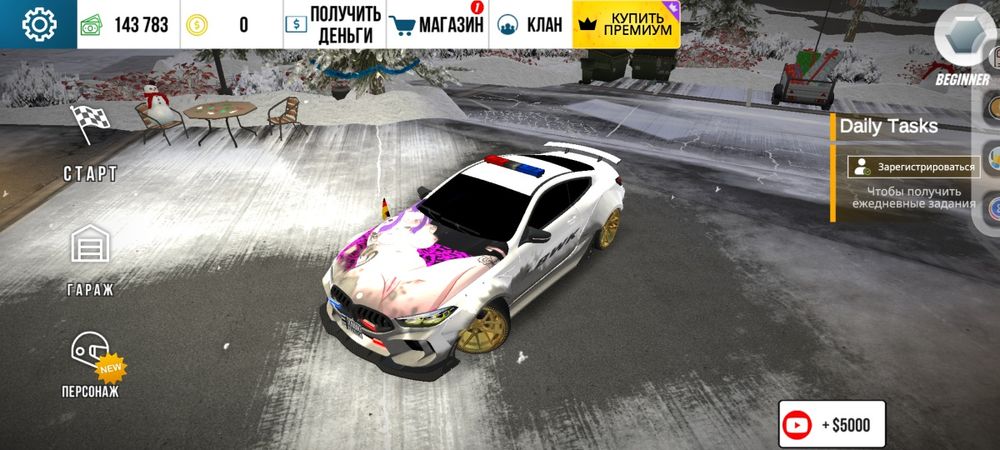Tap the green cash balance counter
1000x450 pixels.
click(x=127, y=25)
